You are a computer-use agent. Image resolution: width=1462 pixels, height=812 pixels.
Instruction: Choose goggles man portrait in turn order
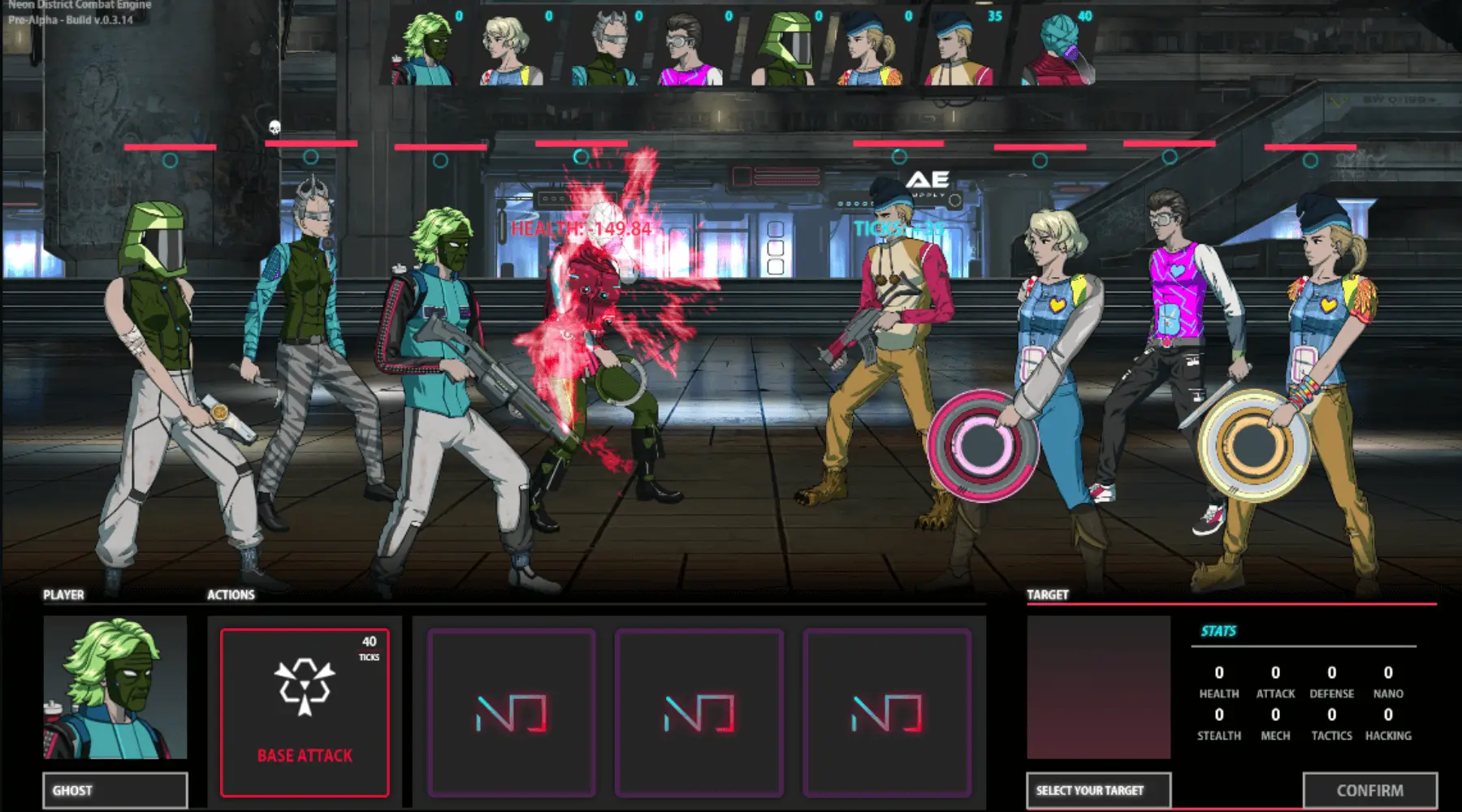click(692, 49)
